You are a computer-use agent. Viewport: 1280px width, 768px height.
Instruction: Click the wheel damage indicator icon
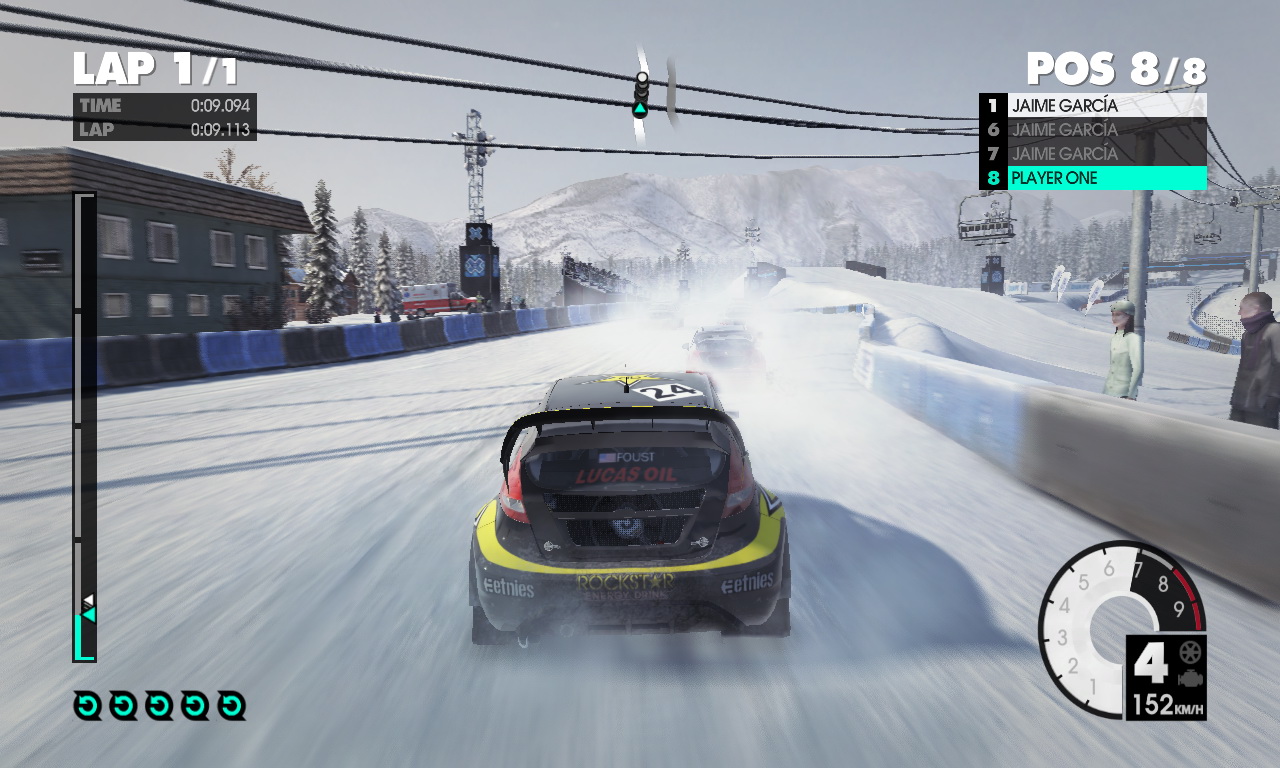click(1190, 653)
